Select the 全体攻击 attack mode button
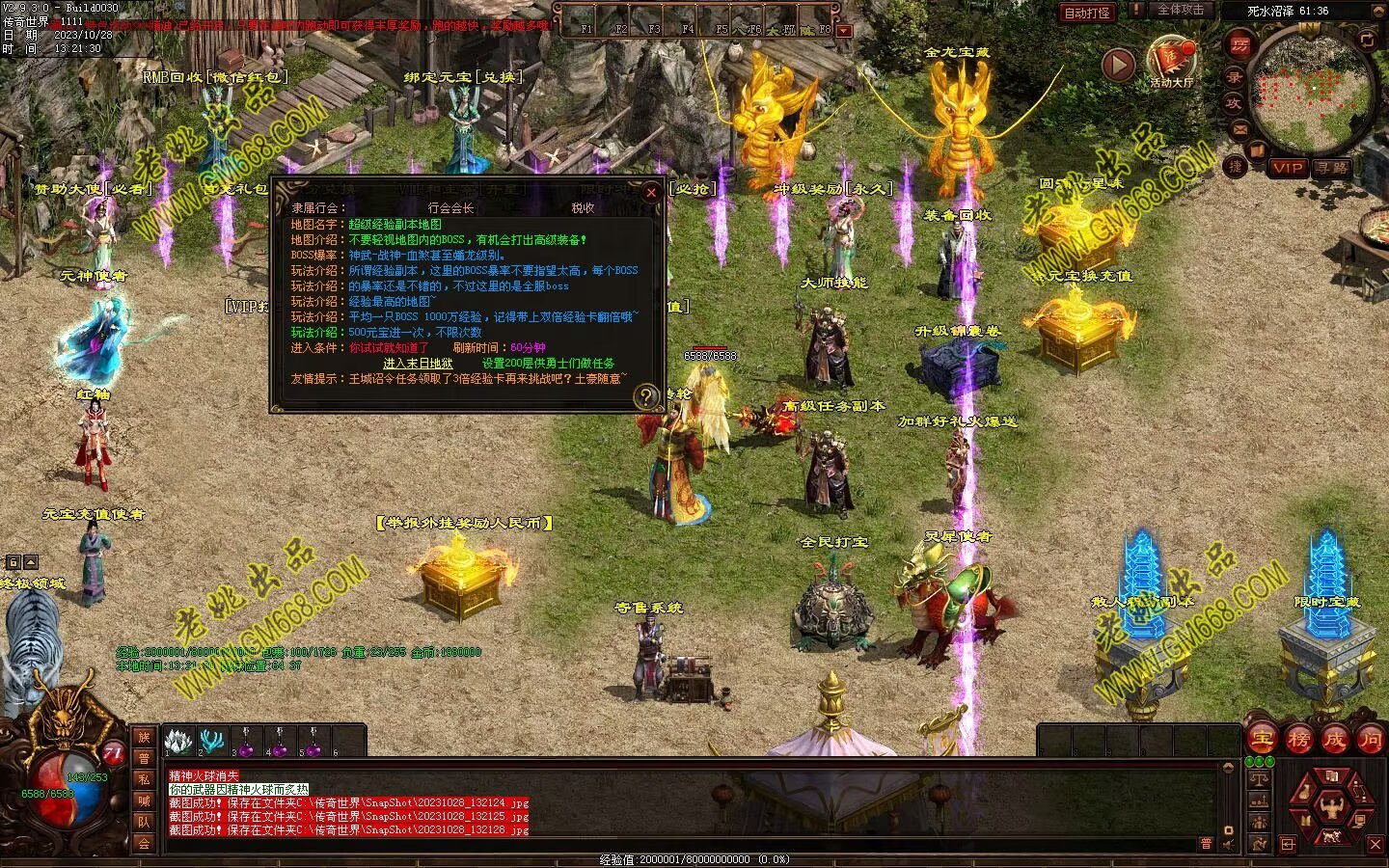This screenshot has height=868, width=1389. point(1180,11)
